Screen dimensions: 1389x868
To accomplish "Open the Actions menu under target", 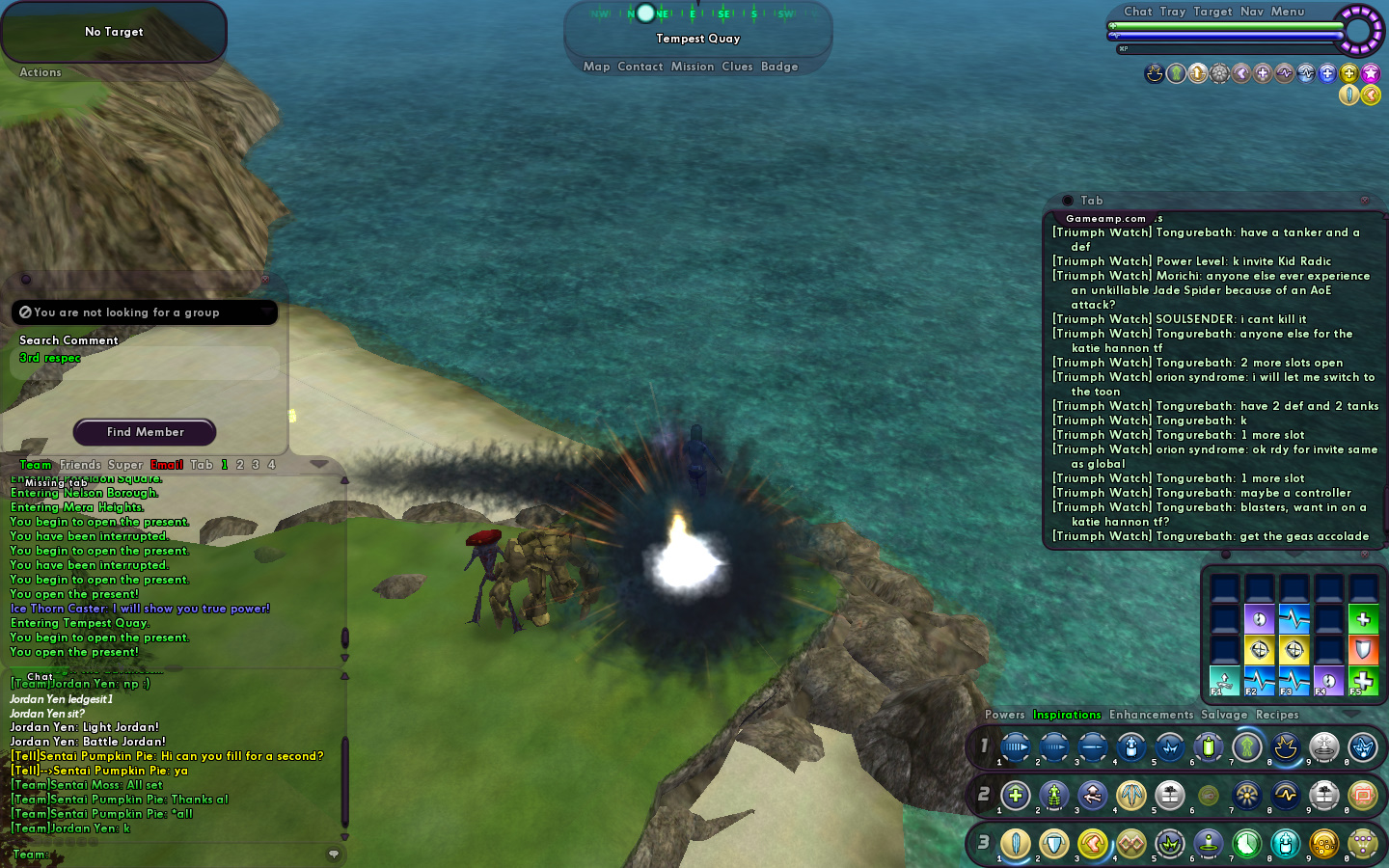I will (x=41, y=72).
